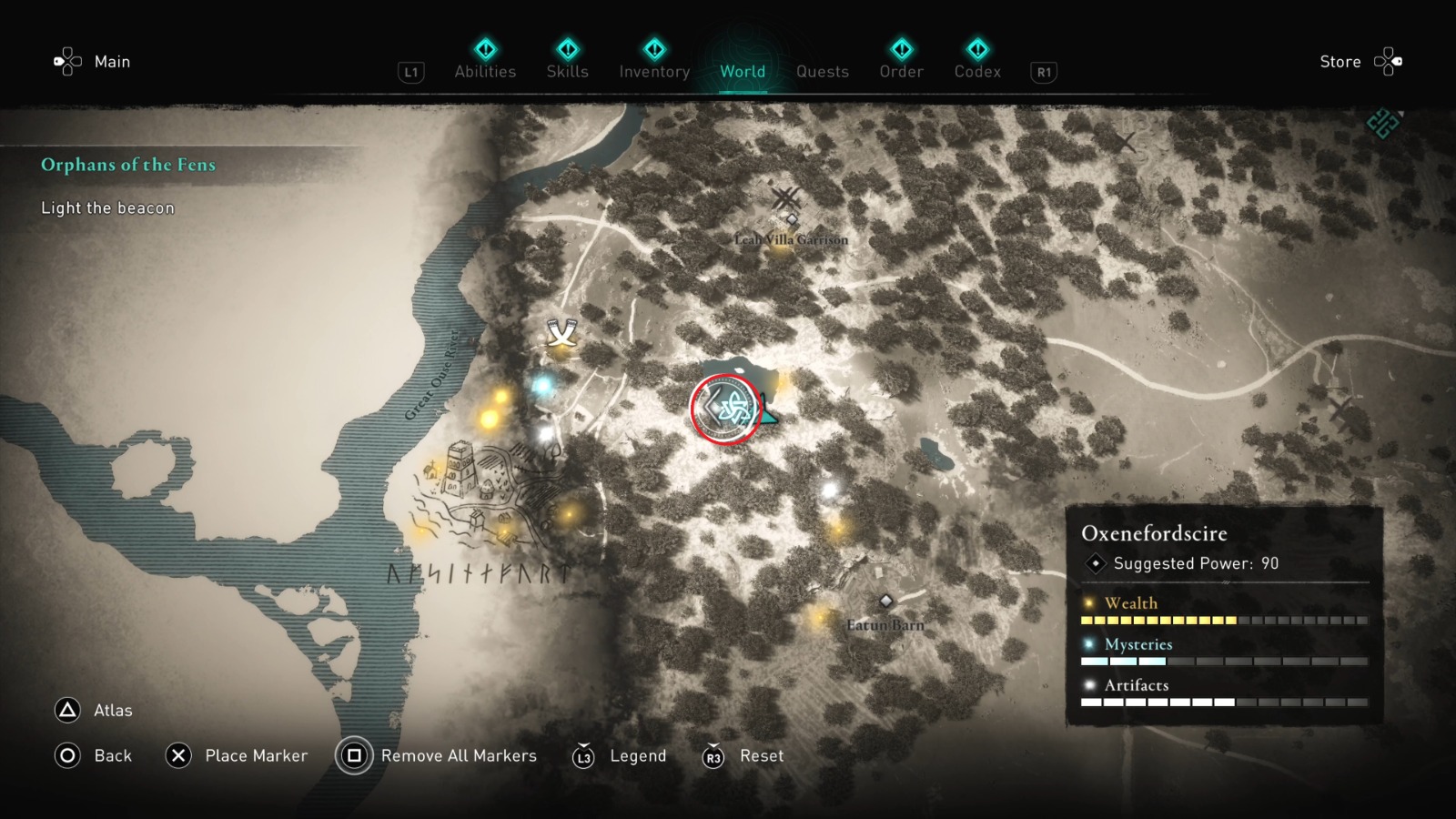Viewport: 1456px width, 819px height.
Task: Click the Leah Villa Garrison diamond icon
Action: coord(791,218)
